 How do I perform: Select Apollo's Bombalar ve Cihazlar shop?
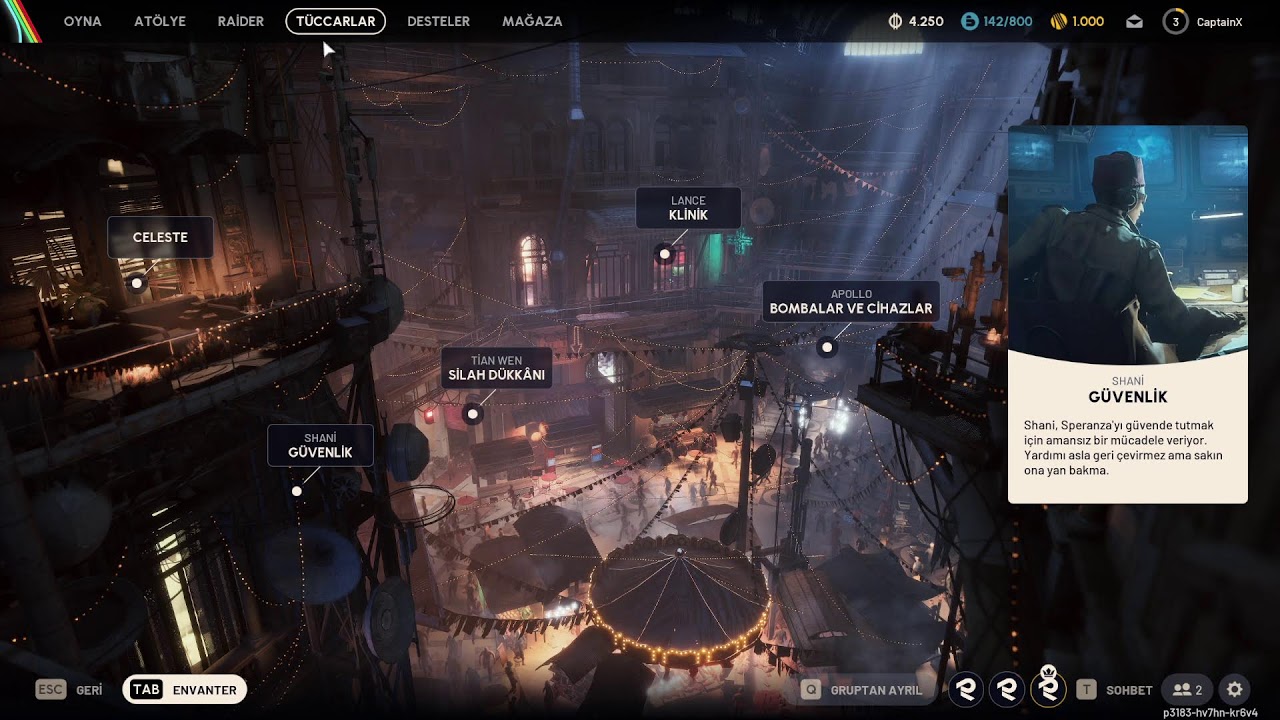[x=850, y=302]
